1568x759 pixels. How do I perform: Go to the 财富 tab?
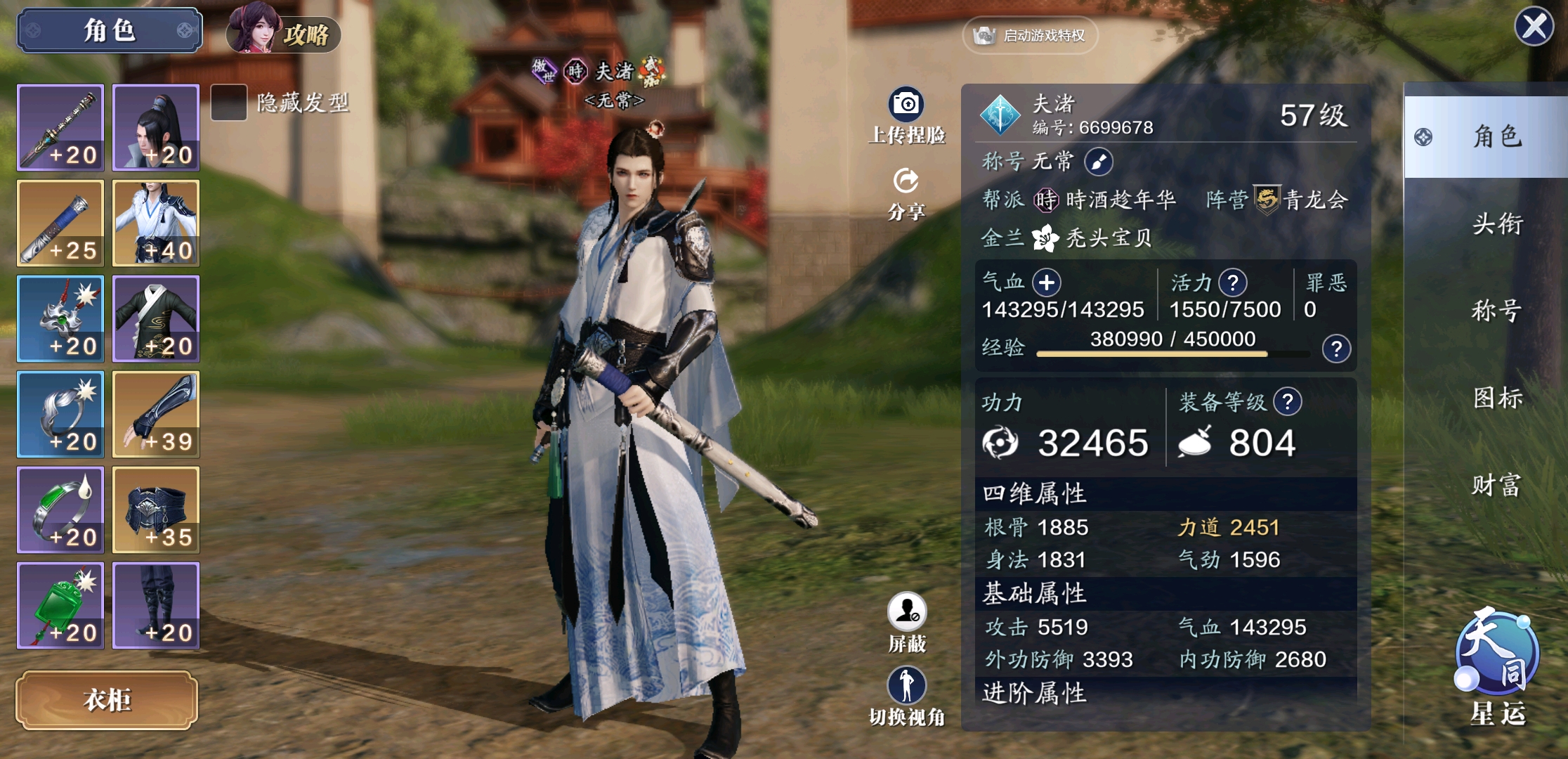click(1496, 485)
